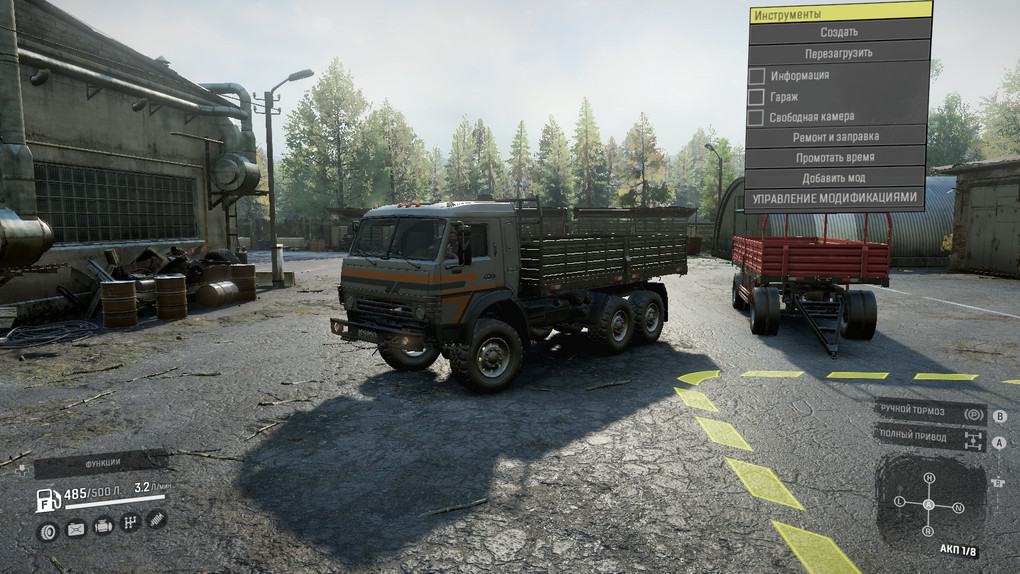Enable the Гараж checkbox
Image resolution: width=1020 pixels, height=574 pixels.
point(757,96)
